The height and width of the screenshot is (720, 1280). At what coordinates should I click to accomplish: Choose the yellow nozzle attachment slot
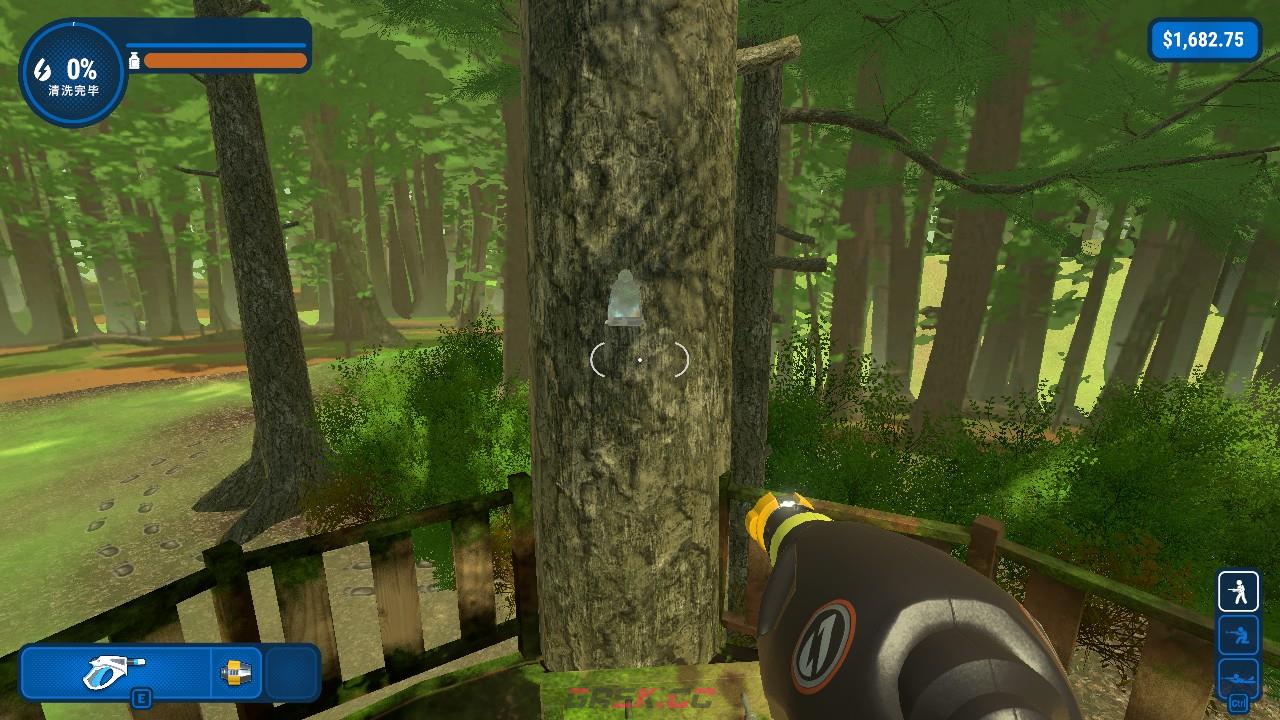pyautogui.click(x=237, y=671)
